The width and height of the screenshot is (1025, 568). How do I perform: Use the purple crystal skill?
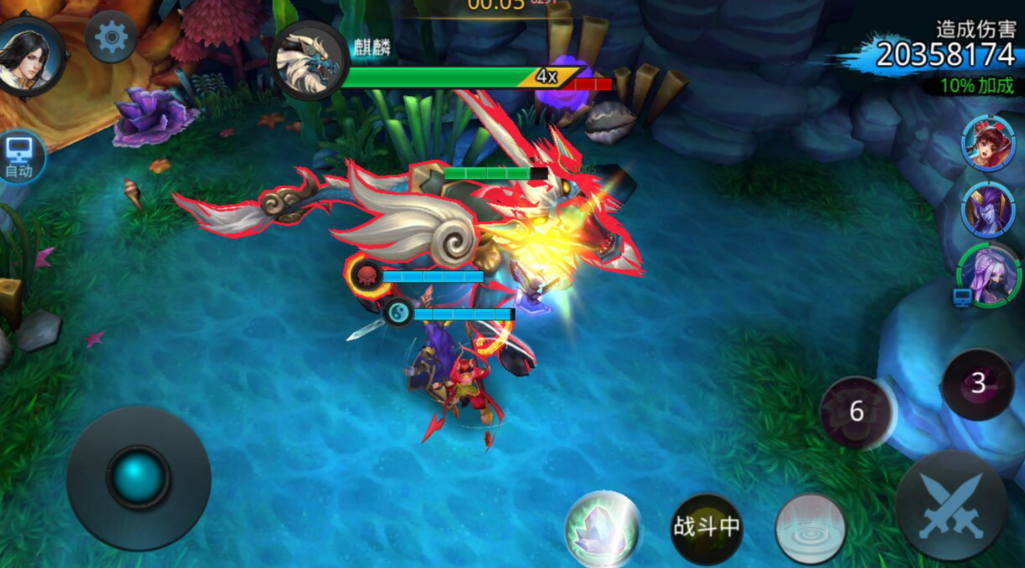[602, 526]
